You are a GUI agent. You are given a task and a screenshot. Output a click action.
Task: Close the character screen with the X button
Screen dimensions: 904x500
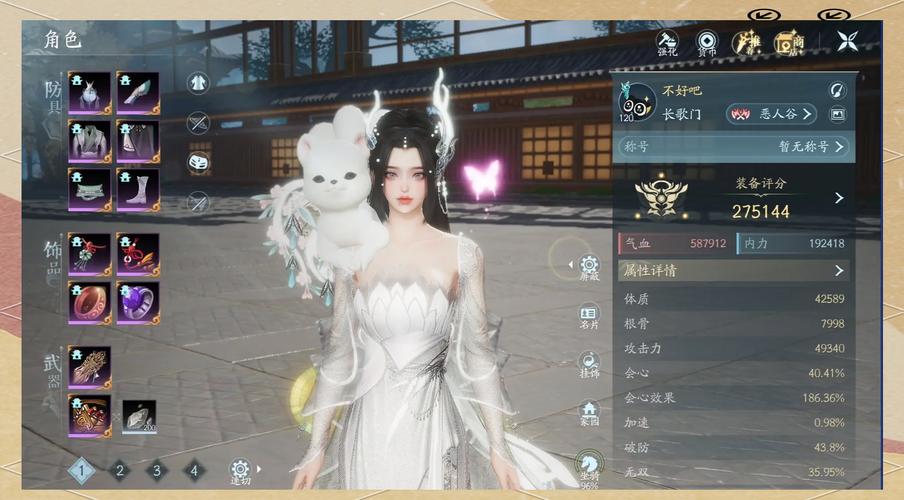[x=849, y=42]
